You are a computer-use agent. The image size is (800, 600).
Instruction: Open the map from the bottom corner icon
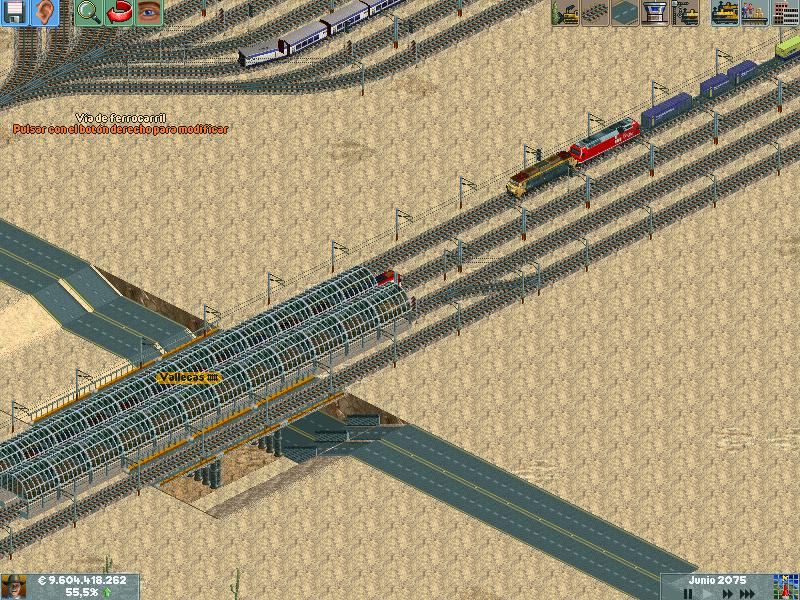(784, 586)
